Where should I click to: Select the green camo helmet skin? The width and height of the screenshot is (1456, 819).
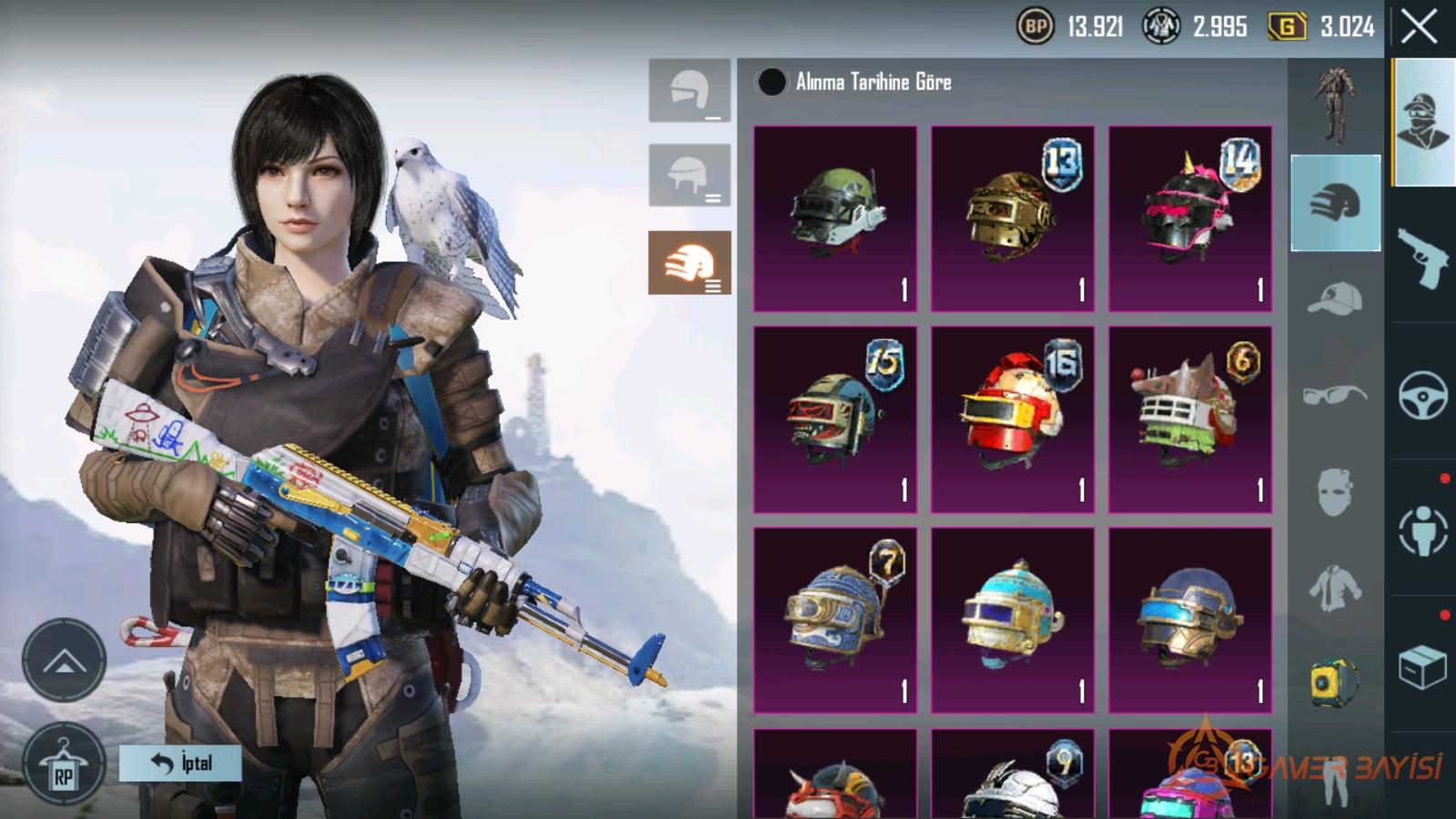click(834, 218)
